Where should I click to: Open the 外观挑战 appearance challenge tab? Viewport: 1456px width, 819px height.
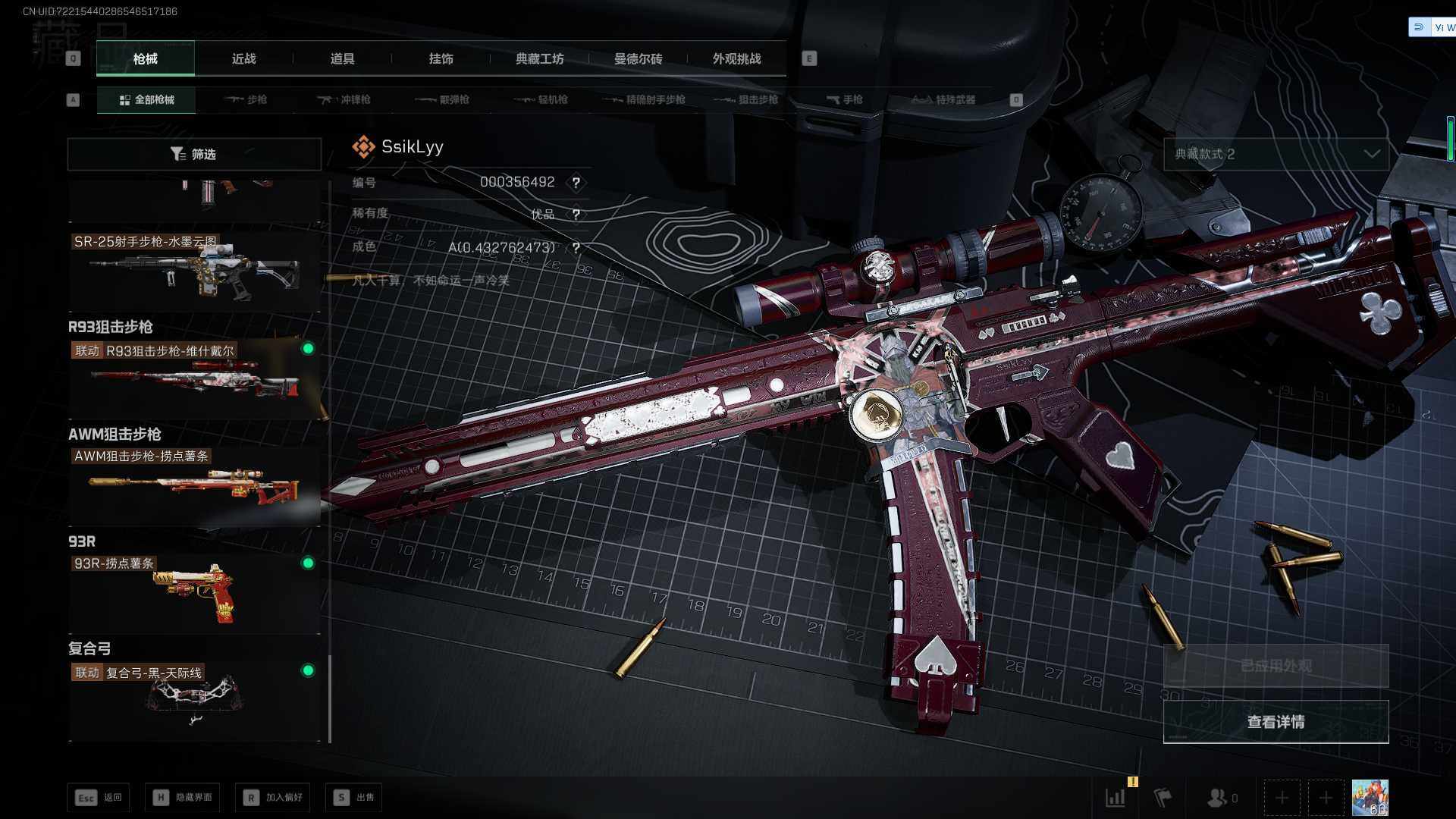pyautogui.click(x=736, y=59)
